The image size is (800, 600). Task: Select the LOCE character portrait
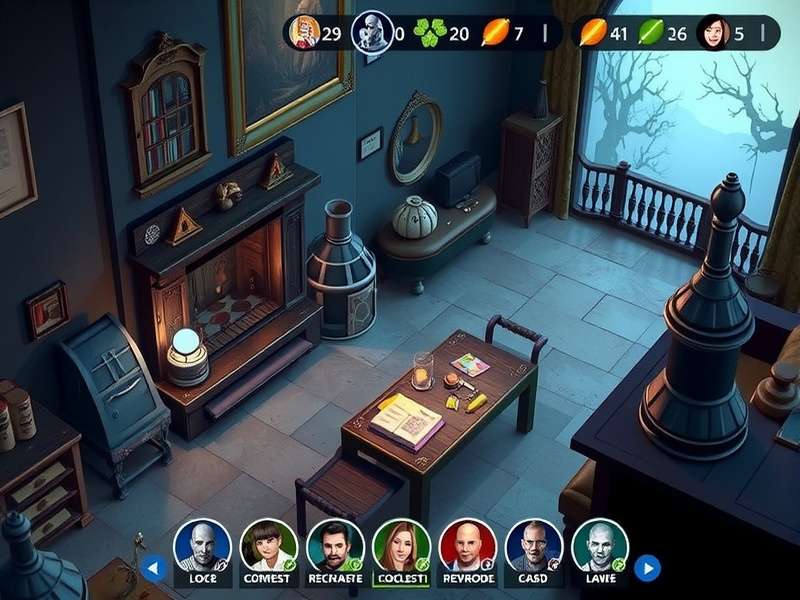[202, 545]
